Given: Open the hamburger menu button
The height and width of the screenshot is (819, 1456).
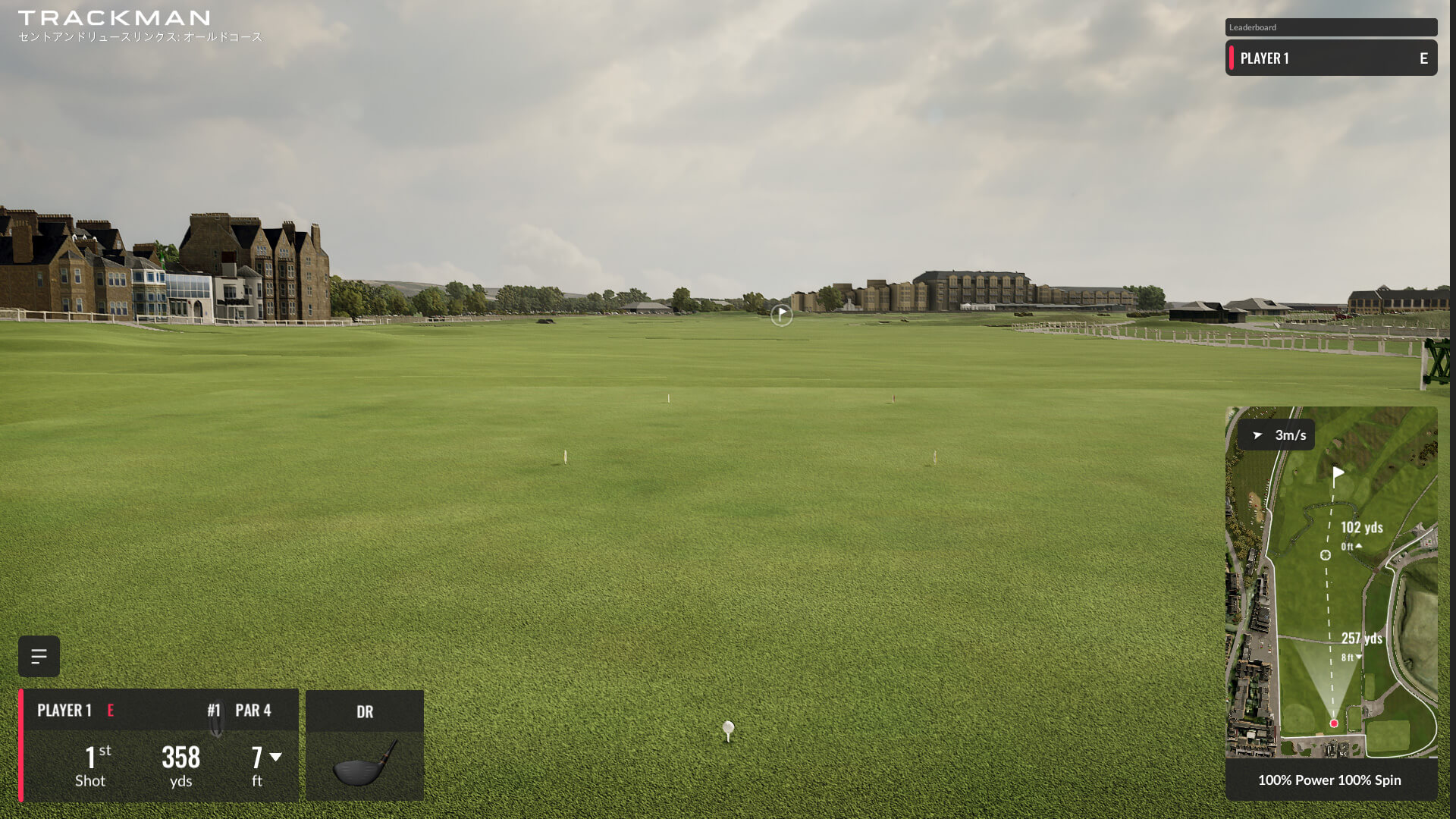Looking at the screenshot, I should point(39,656).
